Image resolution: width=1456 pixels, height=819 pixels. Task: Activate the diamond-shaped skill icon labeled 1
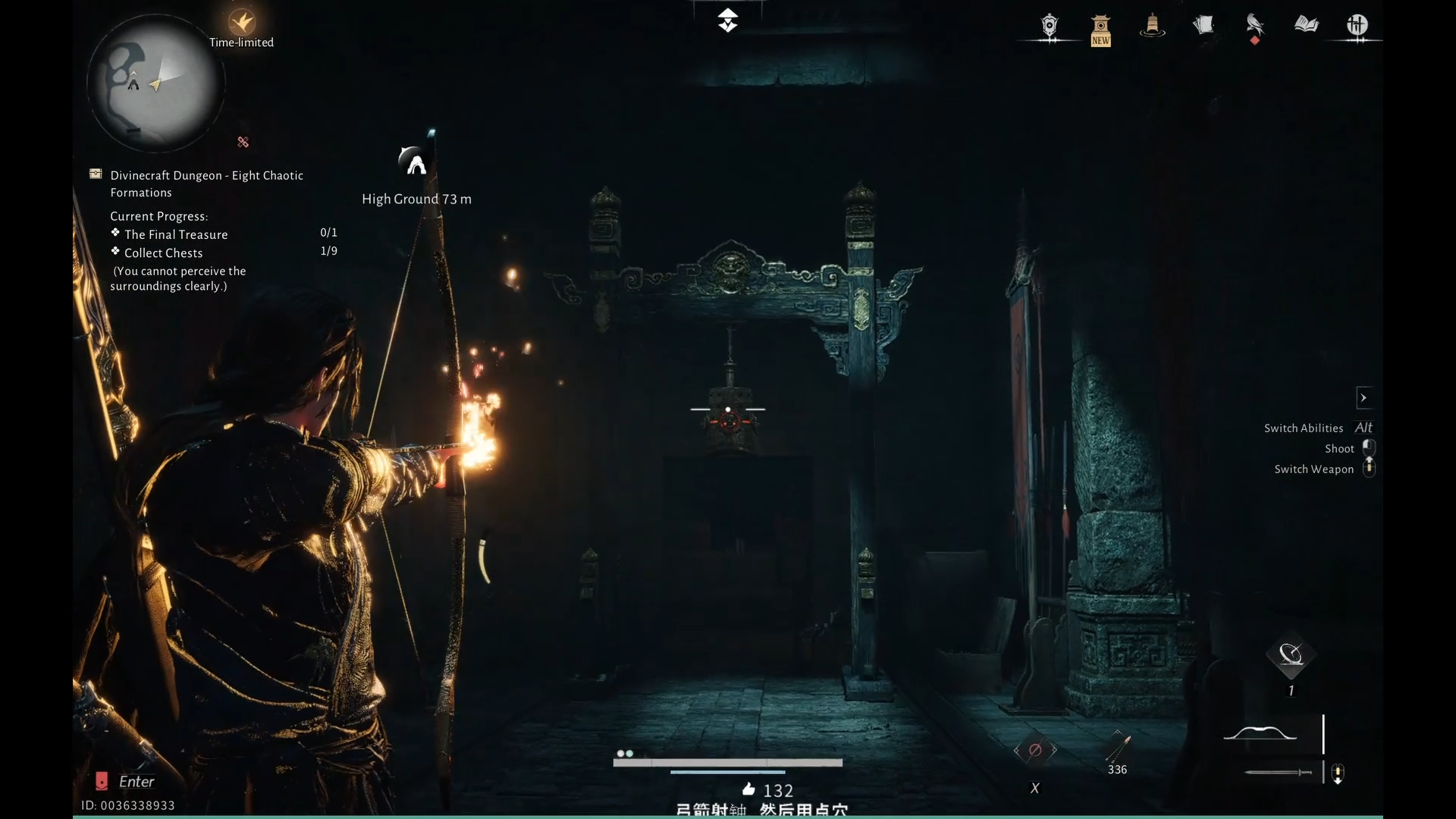click(1291, 654)
